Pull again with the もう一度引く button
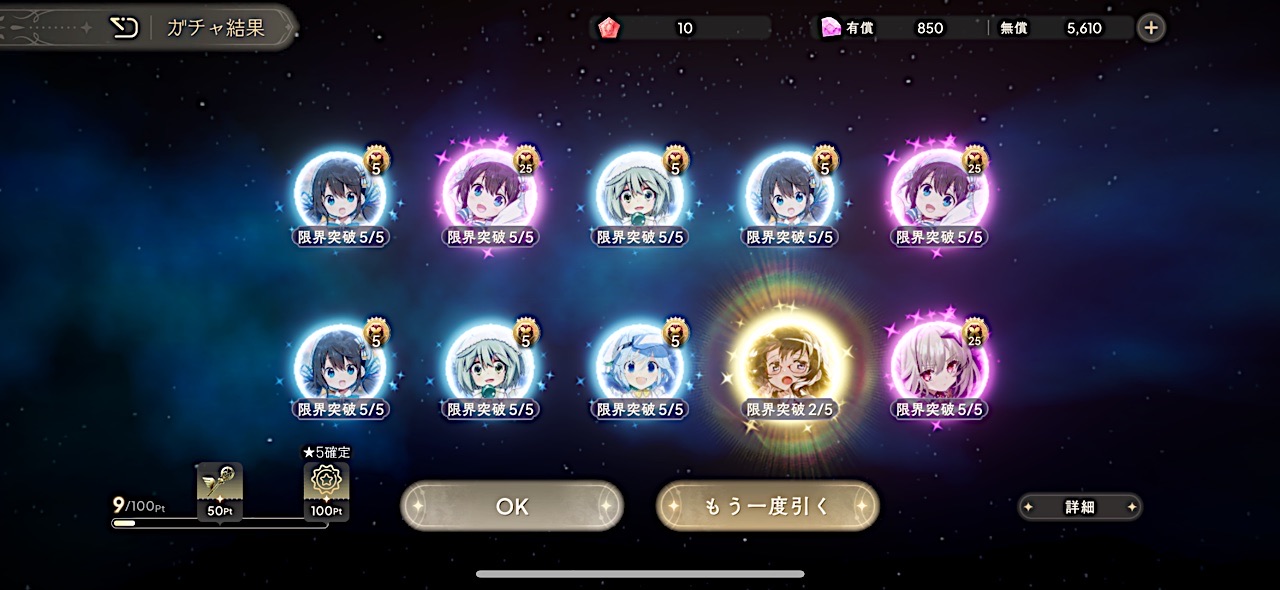The image size is (1280, 590). pos(767,506)
